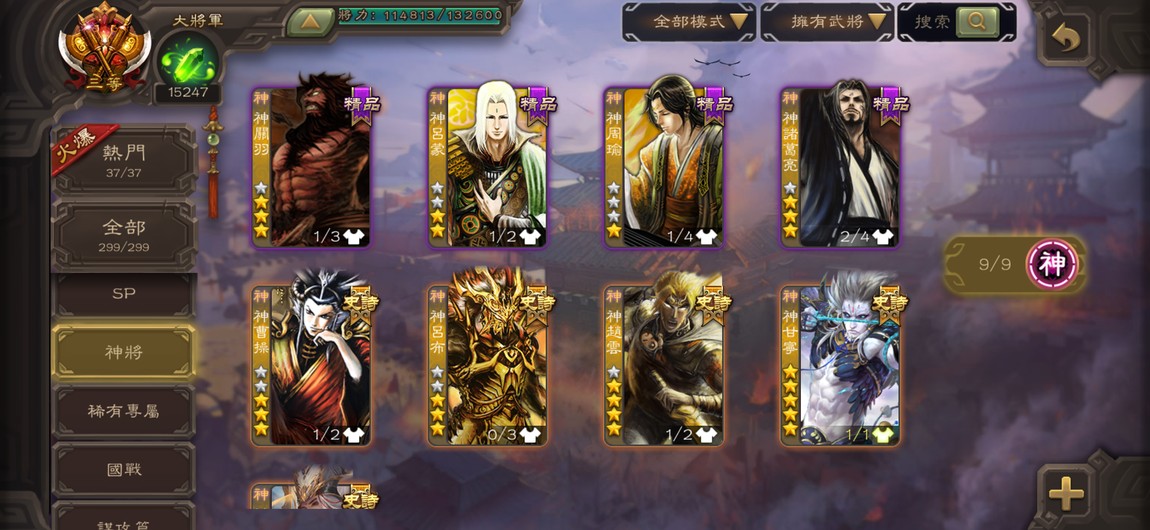Show the 全部 heroes tab

(124, 235)
